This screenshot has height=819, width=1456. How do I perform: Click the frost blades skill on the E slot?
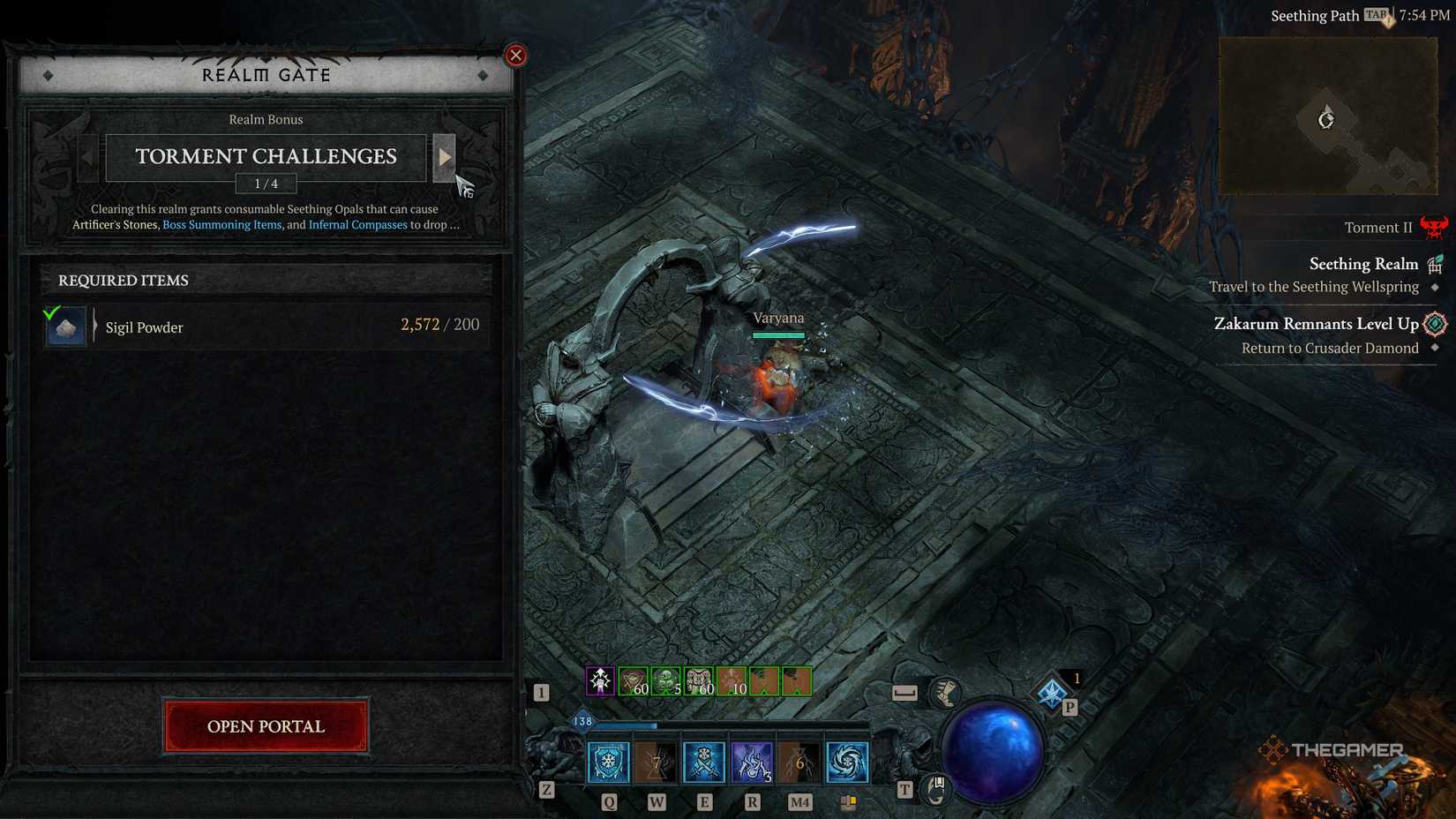(704, 763)
